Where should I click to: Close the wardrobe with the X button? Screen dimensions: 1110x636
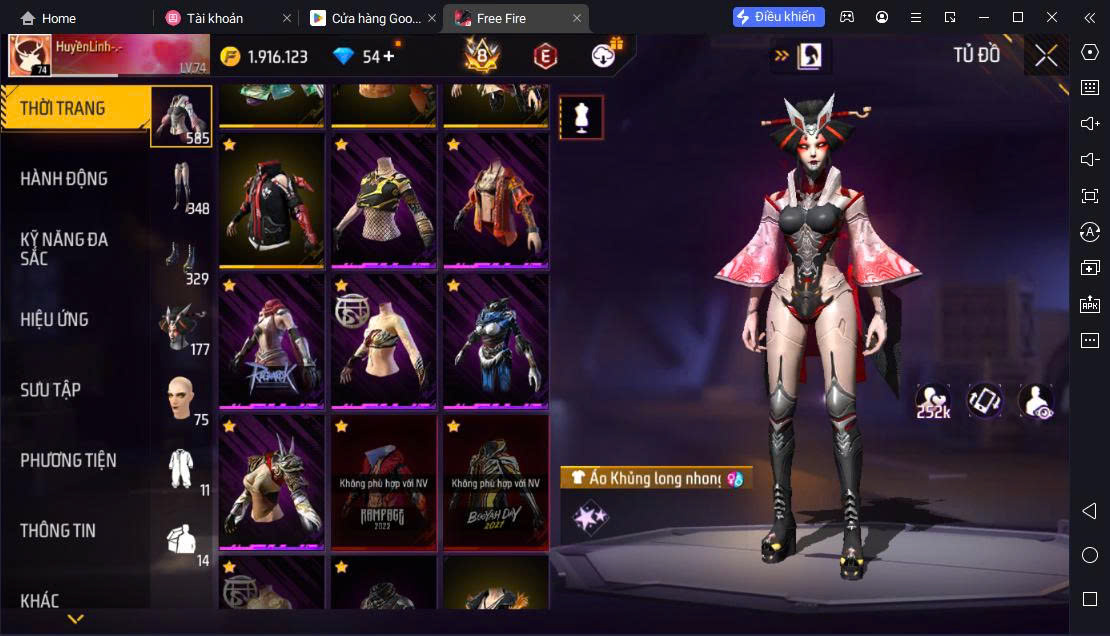(1046, 56)
